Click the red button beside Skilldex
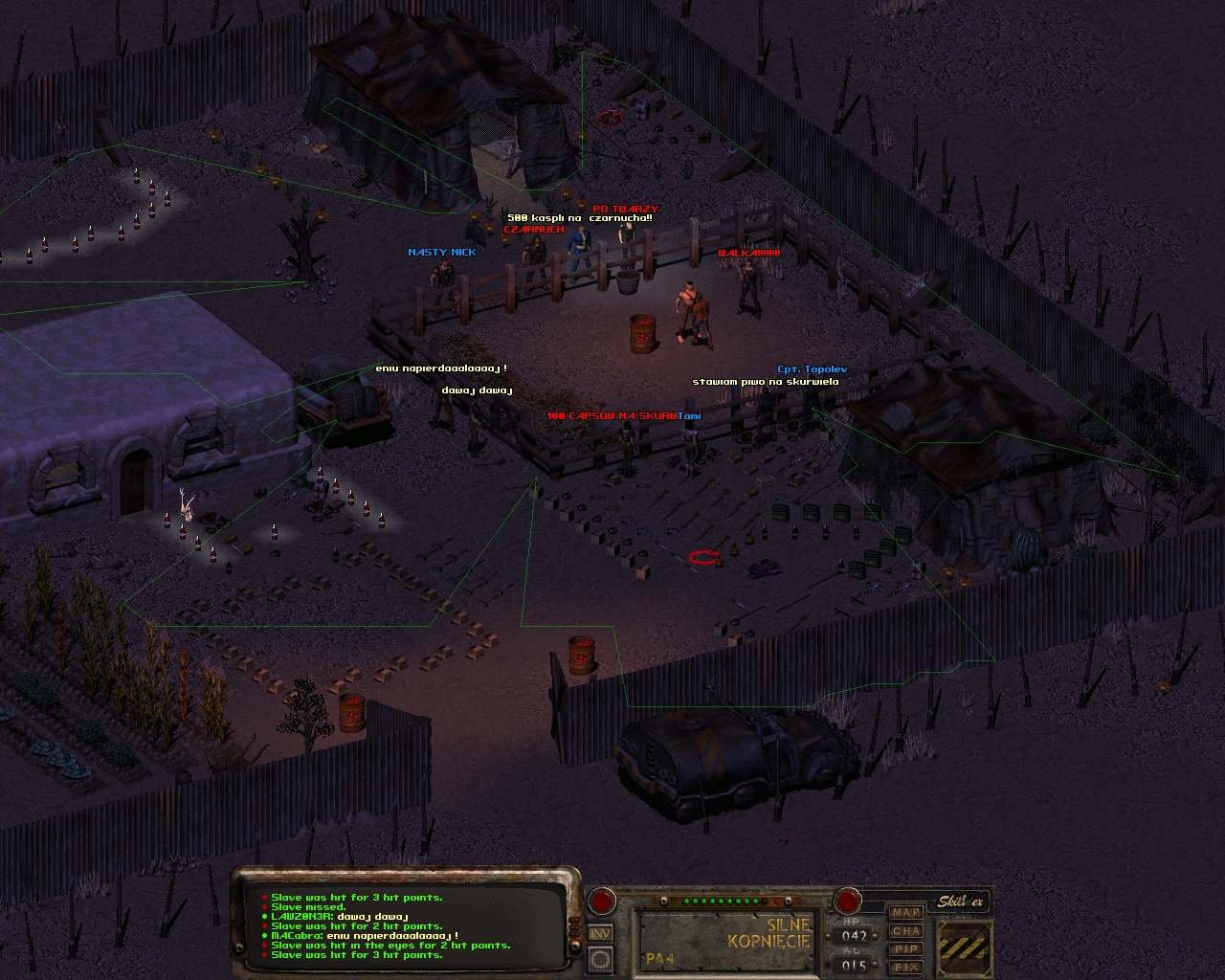 [847, 901]
